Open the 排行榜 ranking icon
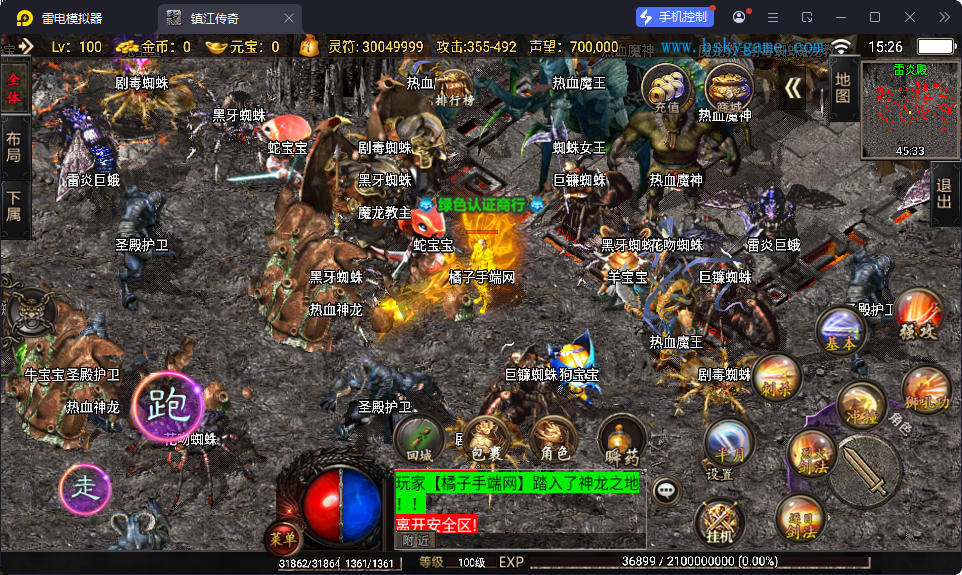Viewport: 962px width, 575px height. [x=454, y=86]
